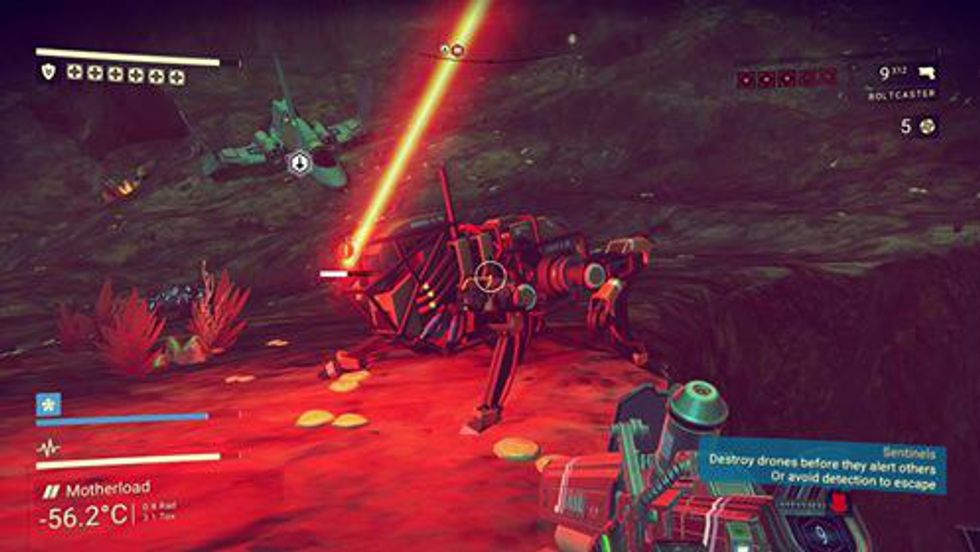The image size is (980, 552).
Task: Click the compass marker icons
Action: tap(453, 49)
